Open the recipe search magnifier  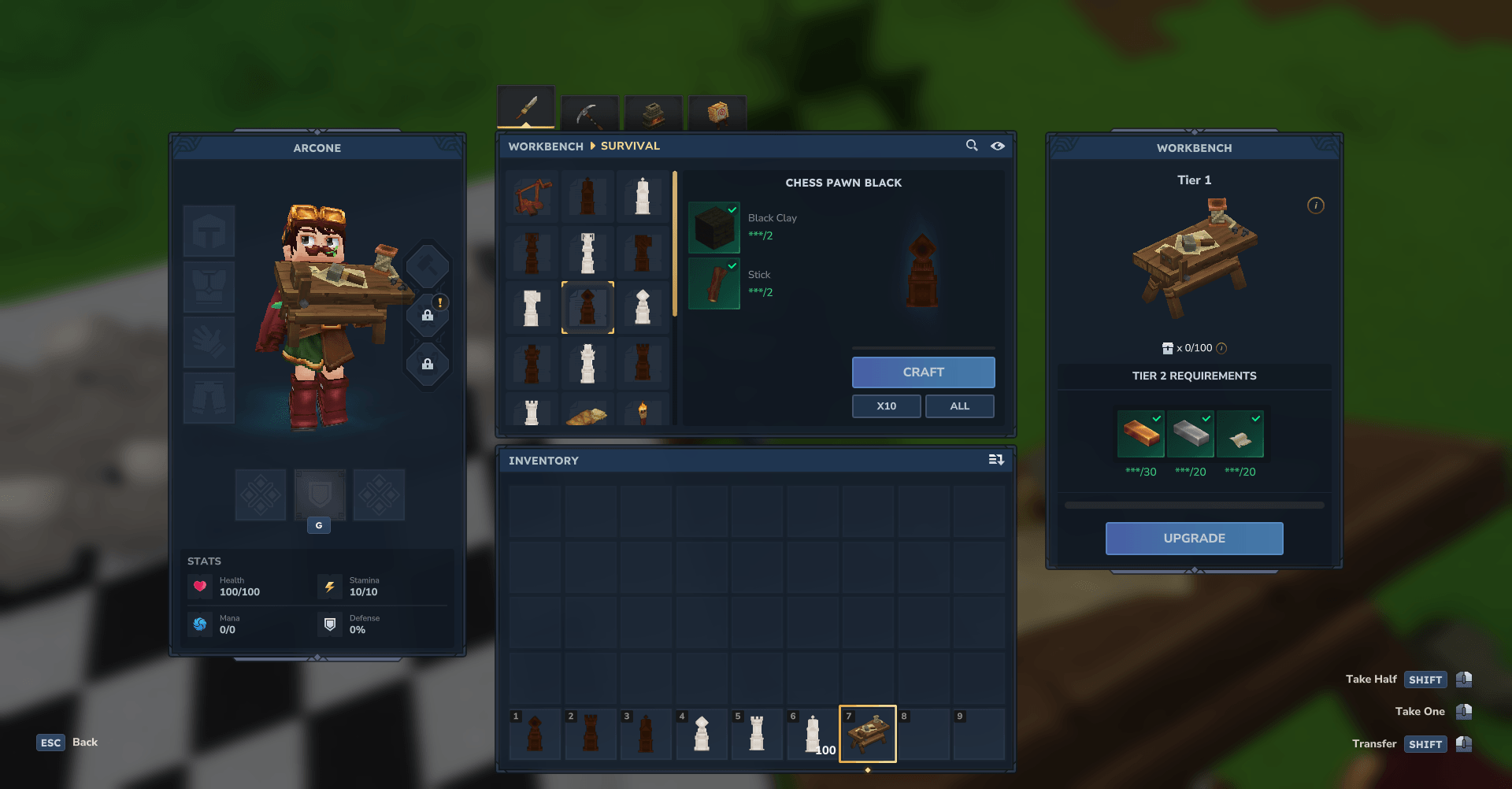(972, 146)
